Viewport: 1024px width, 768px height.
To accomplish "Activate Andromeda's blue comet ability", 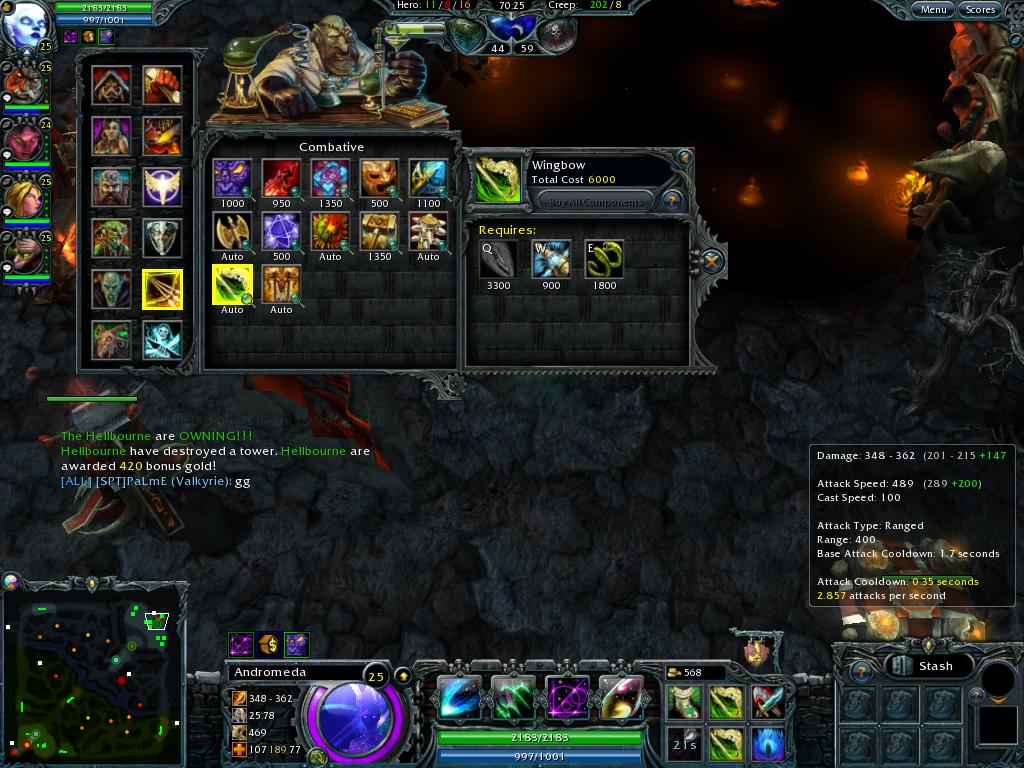I will (x=459, y=698).
